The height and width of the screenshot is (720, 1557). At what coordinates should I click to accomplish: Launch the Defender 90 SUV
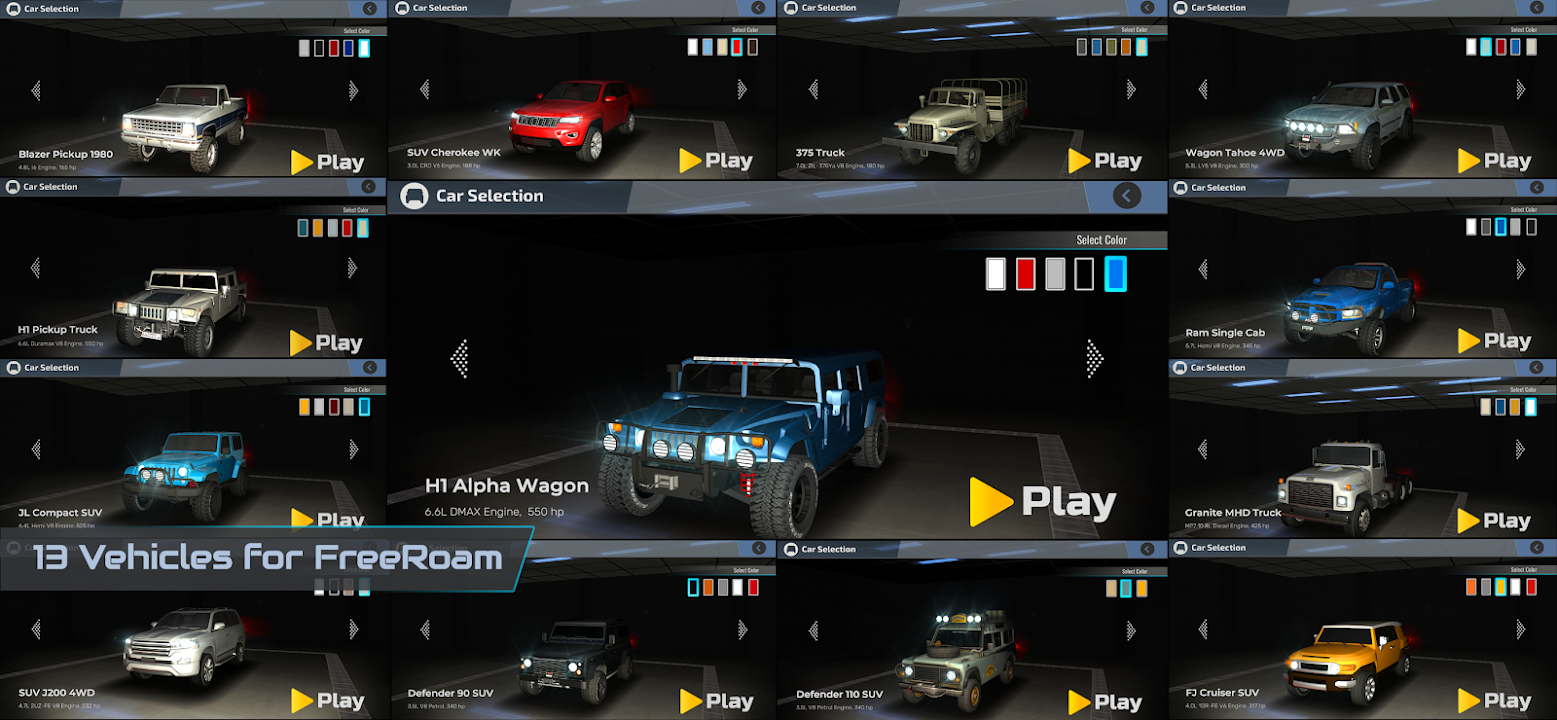(x=716, y=701)
